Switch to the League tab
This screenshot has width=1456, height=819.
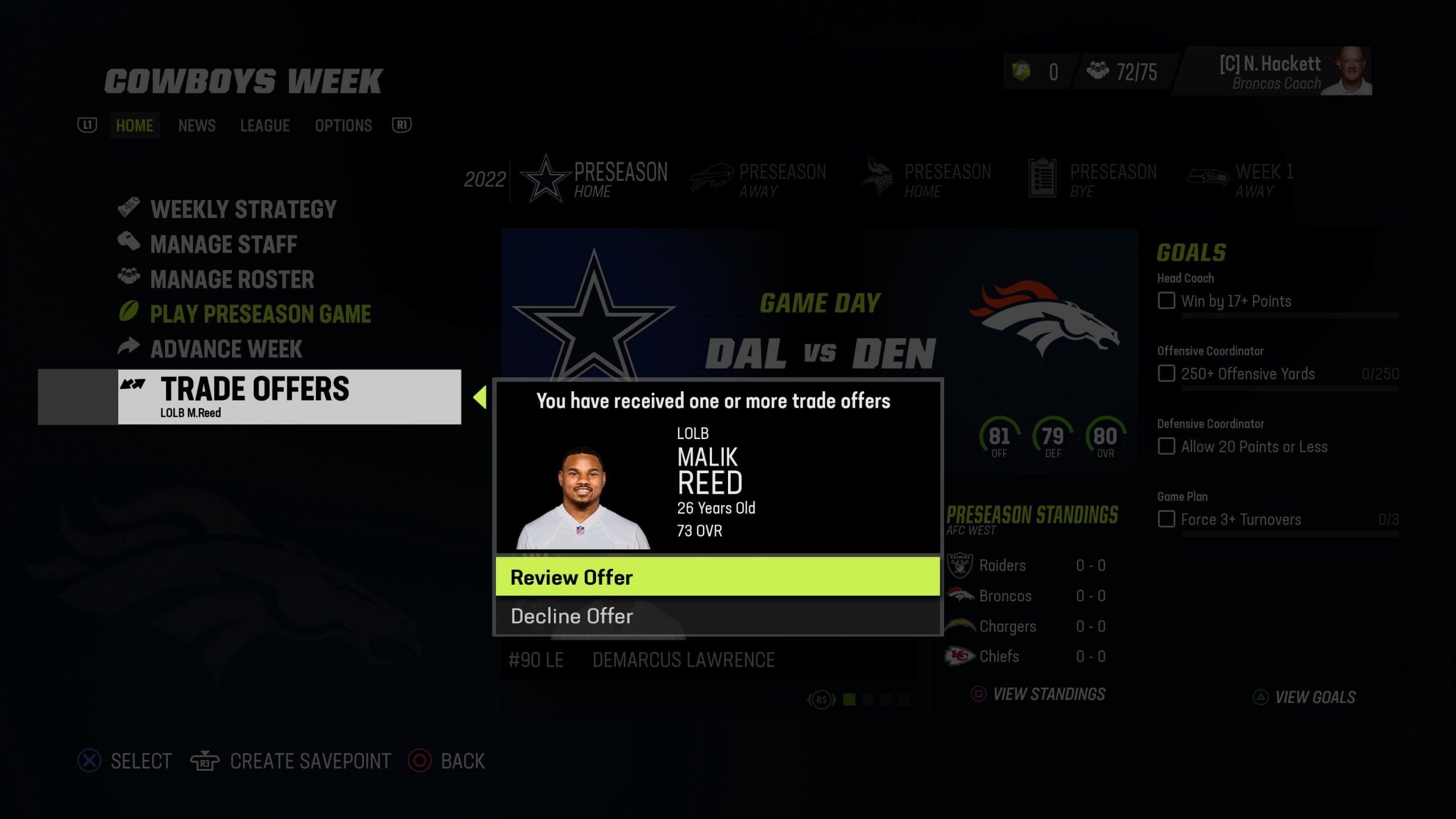click(264, 126)
